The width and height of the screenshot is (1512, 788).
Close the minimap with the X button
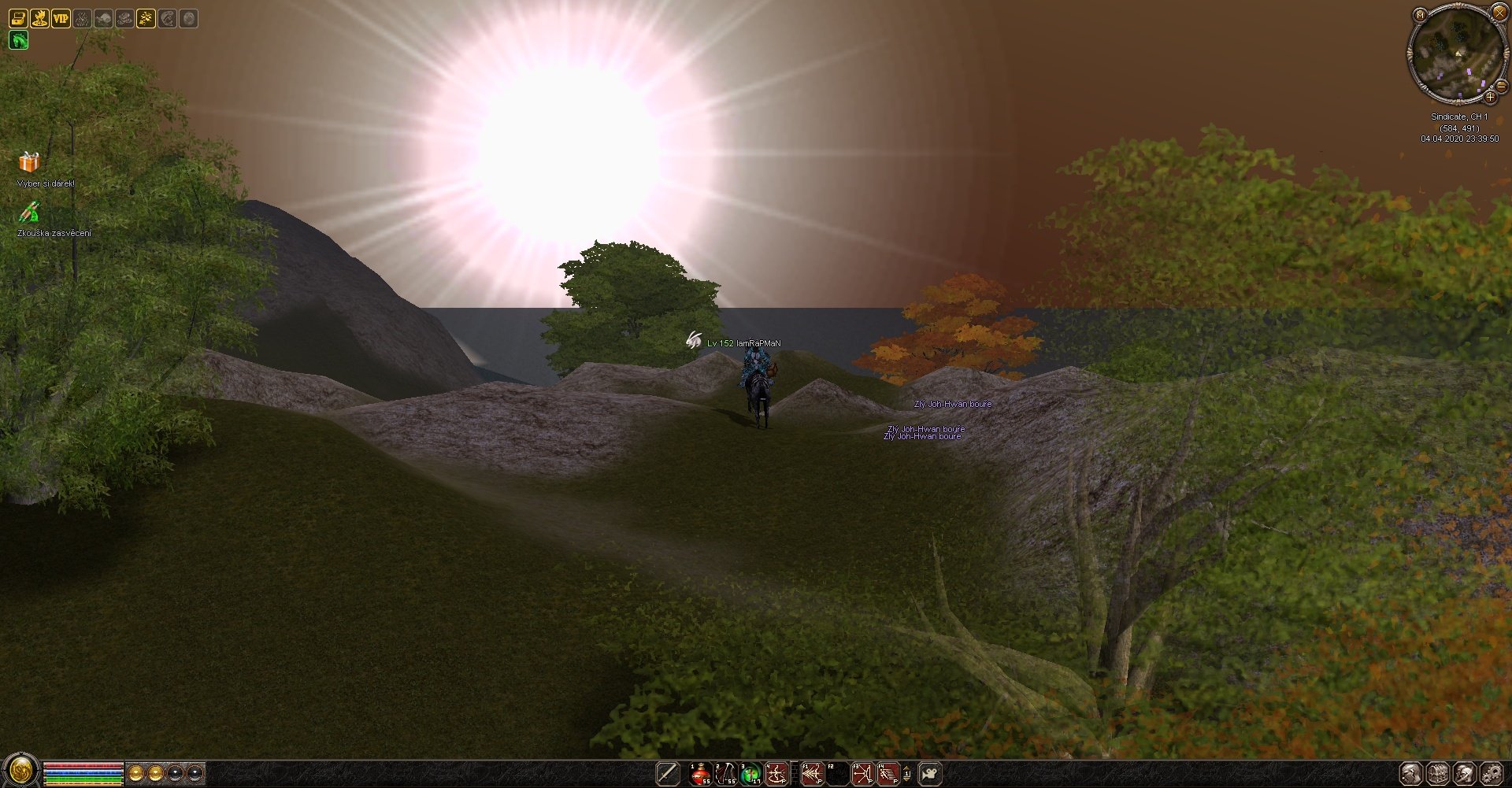pyautogui.click(x=1499, y=12)
